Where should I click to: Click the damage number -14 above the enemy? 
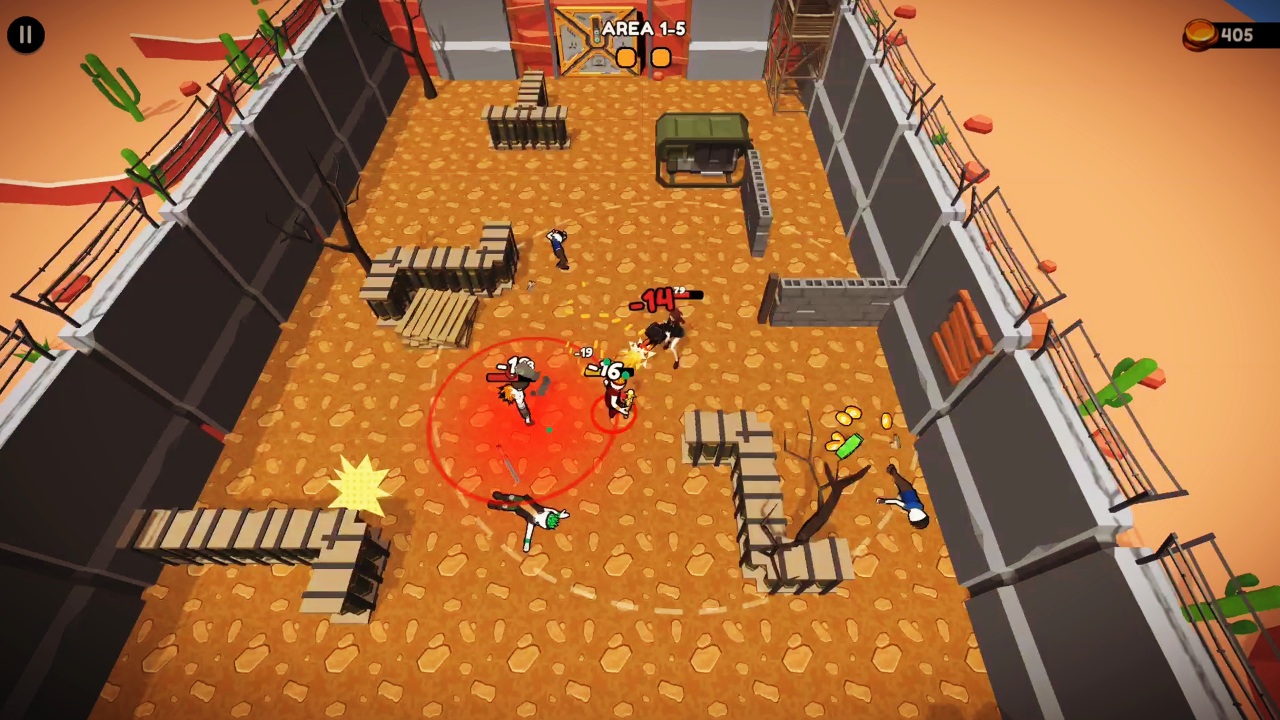tap(652, 297)
